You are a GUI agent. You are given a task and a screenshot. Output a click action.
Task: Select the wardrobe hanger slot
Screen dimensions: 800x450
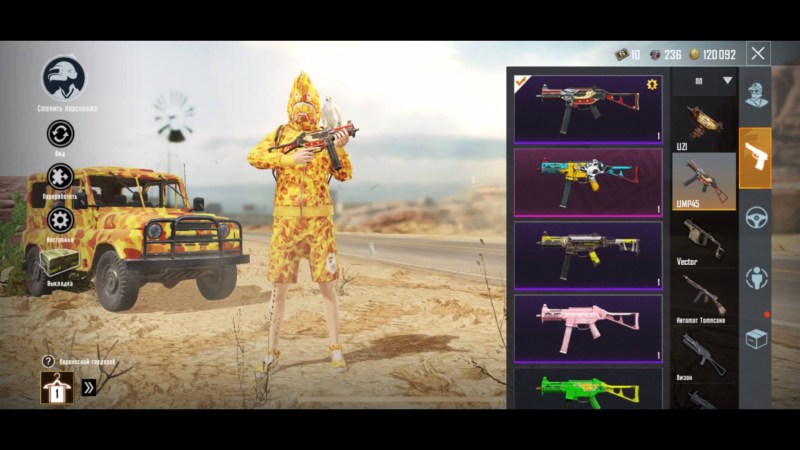(x=56, y=387)
